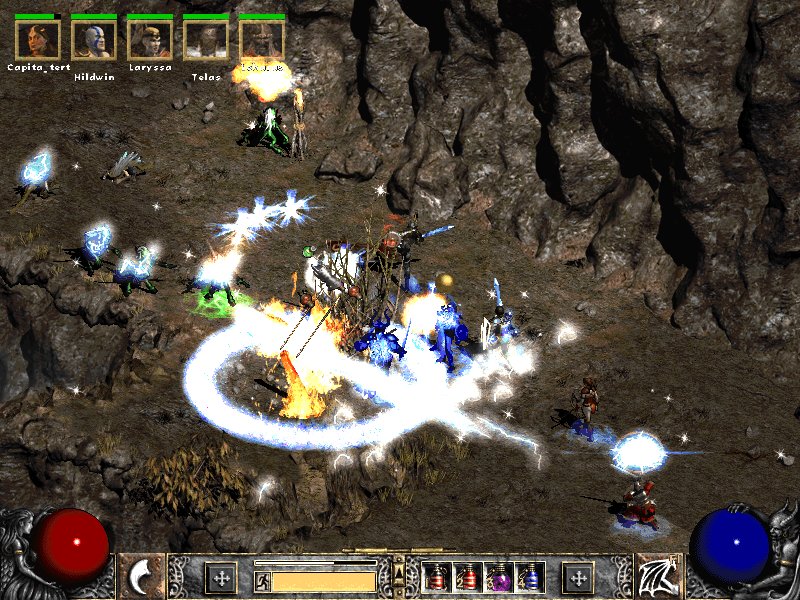Click Hildwin's portrait with blue face paint
800x600 pixels.
click(94, 39)
